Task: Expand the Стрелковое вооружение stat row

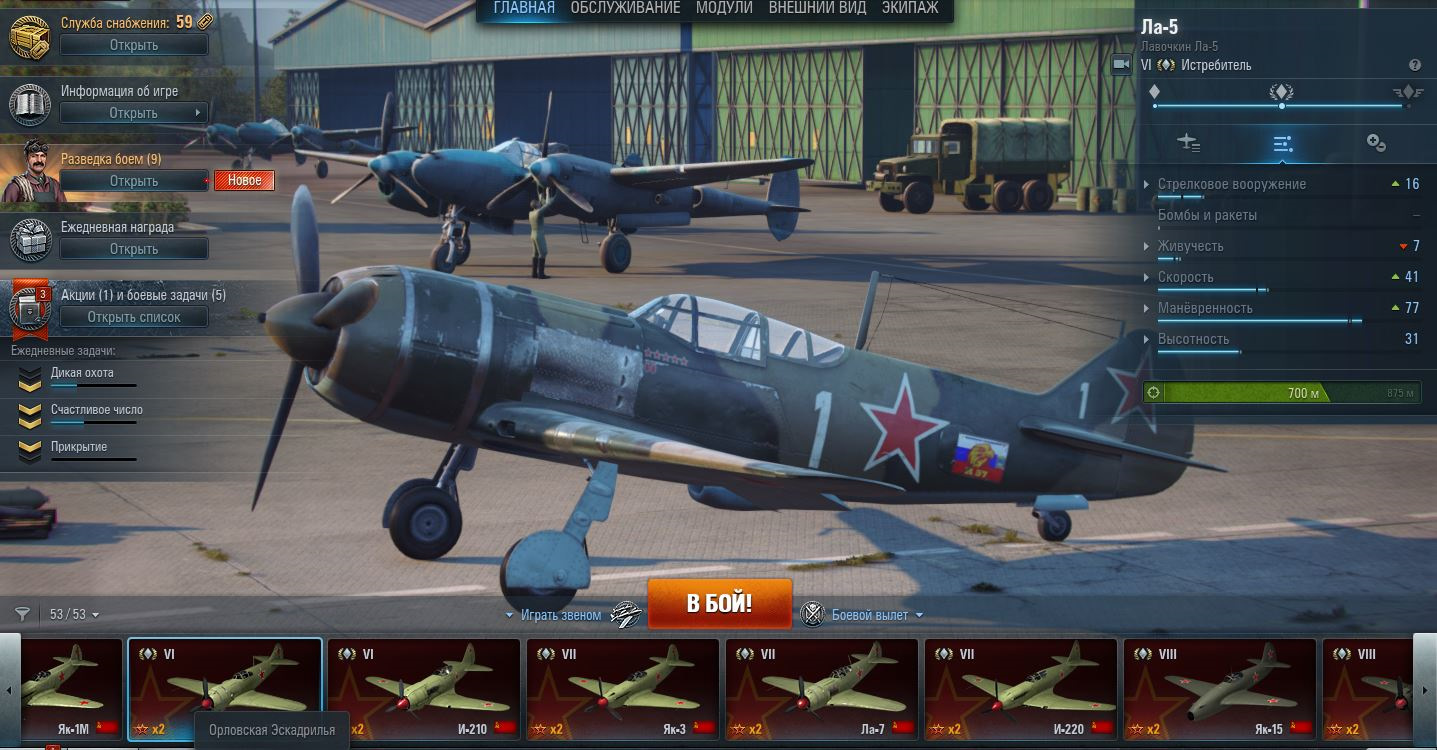Action: click(1231, 184)
